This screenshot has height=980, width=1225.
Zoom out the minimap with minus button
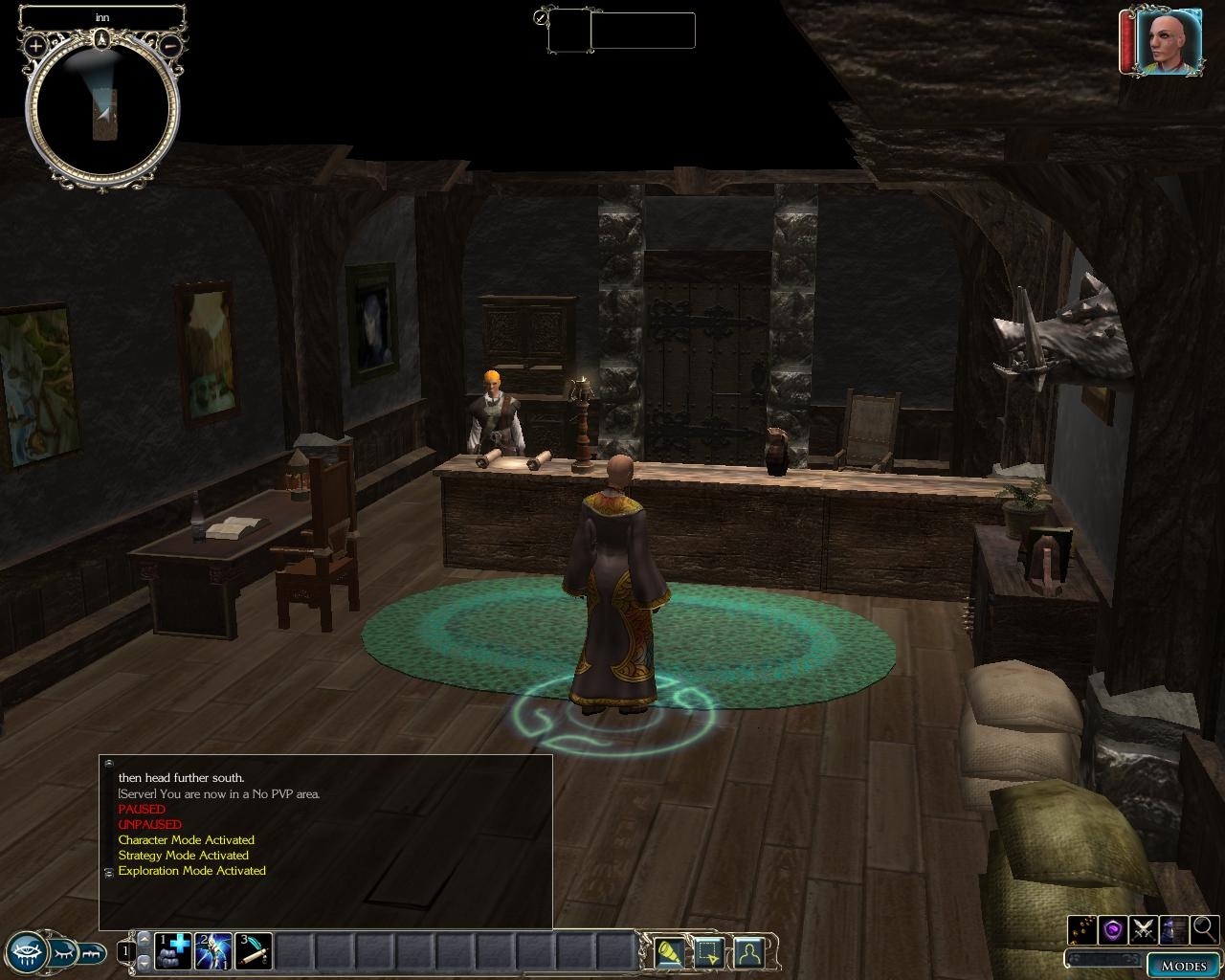pos(169,45)
